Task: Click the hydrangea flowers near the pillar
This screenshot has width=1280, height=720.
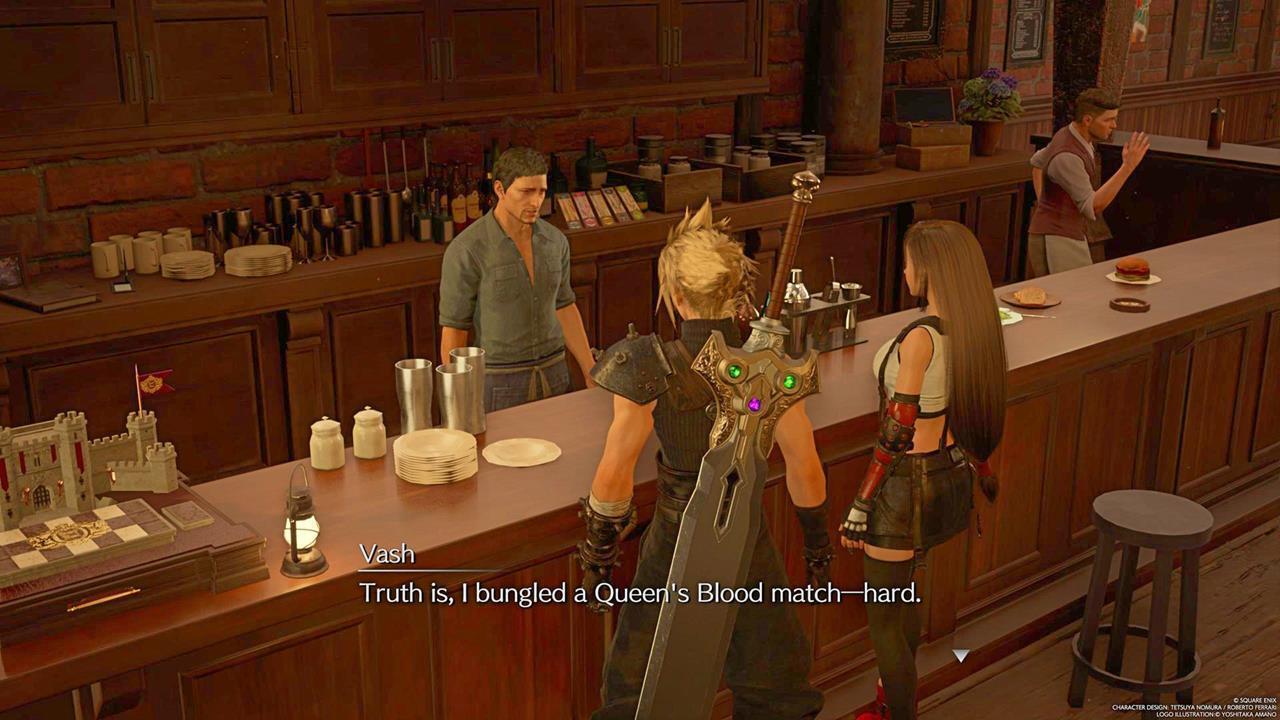Action: [986, 90]
